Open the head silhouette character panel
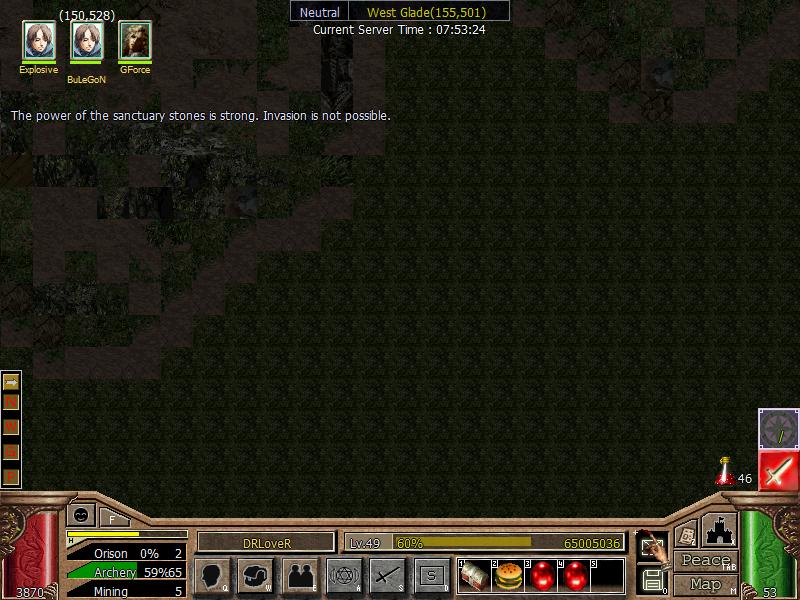Screen dimensions: 800x600 pyautogui.click(x=212, y=576)
